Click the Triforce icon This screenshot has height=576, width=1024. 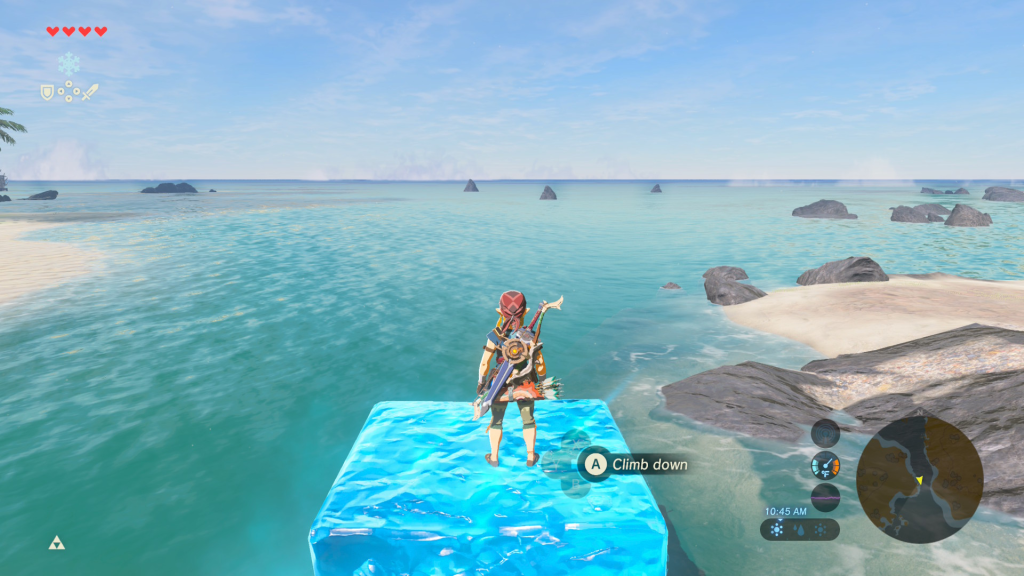click(56, 543)
